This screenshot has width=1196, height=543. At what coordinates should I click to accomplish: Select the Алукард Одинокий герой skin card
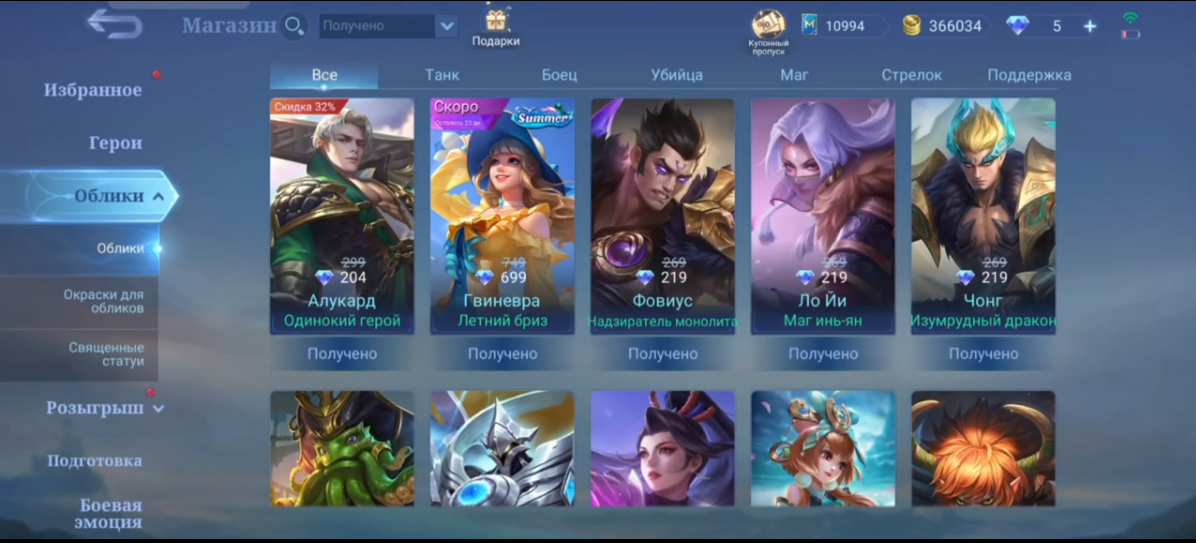tap(342, 215)
